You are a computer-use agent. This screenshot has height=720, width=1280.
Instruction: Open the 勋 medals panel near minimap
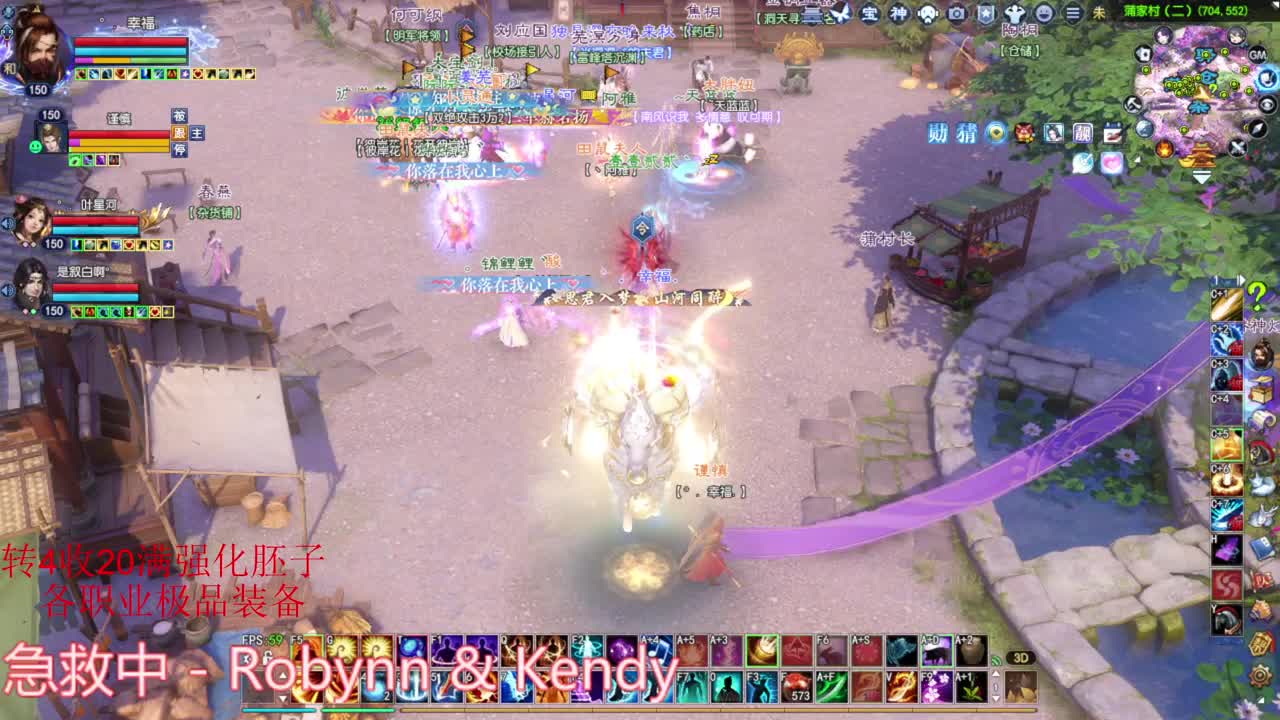pos(938,131)
